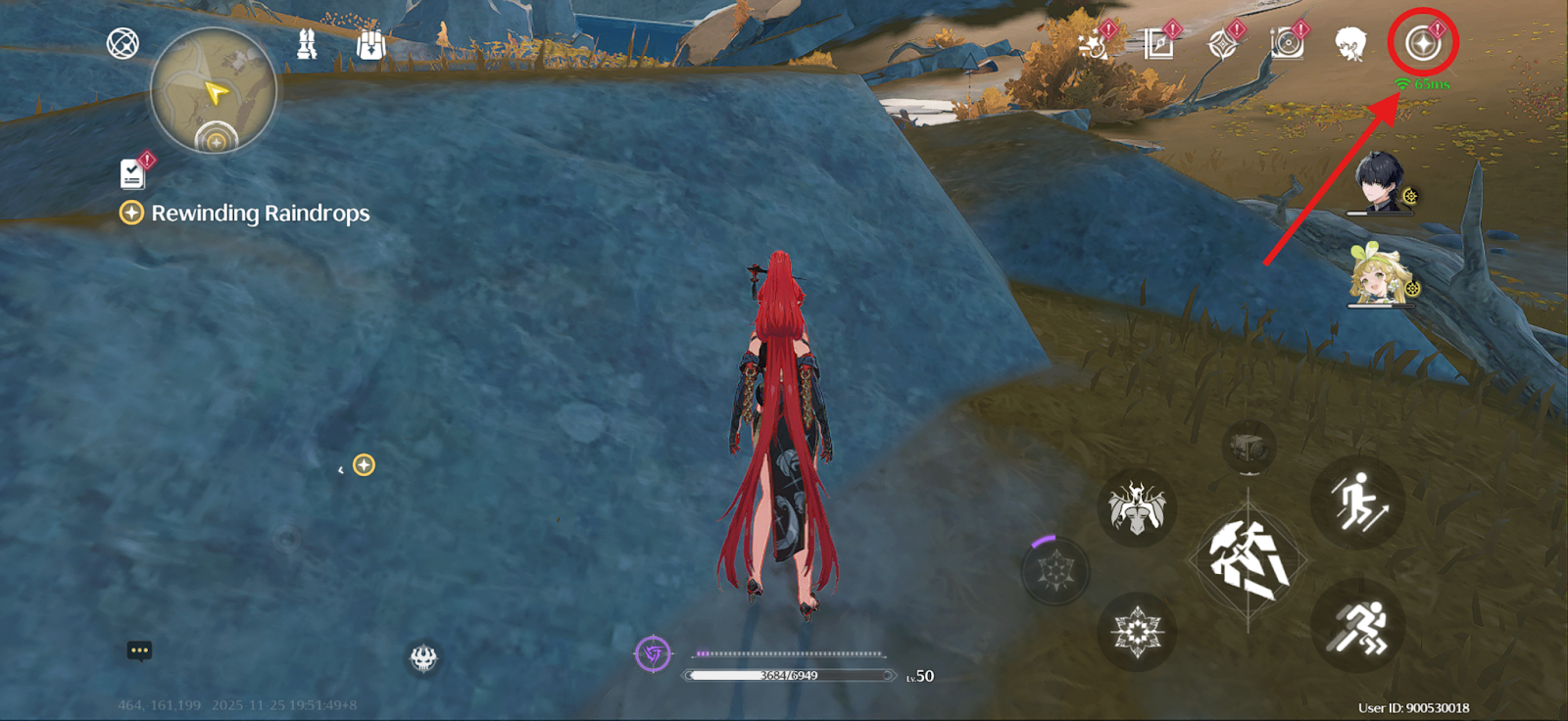
Task: Switch to the blonde flower-haired party character
Action: 1380,276
